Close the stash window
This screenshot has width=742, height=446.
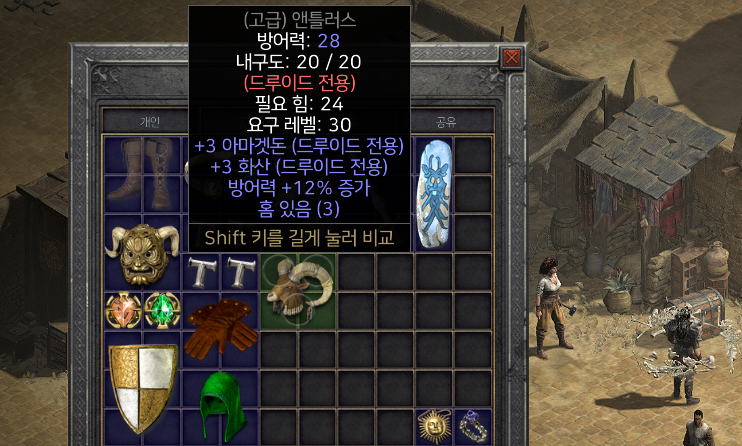coord(513,57)
